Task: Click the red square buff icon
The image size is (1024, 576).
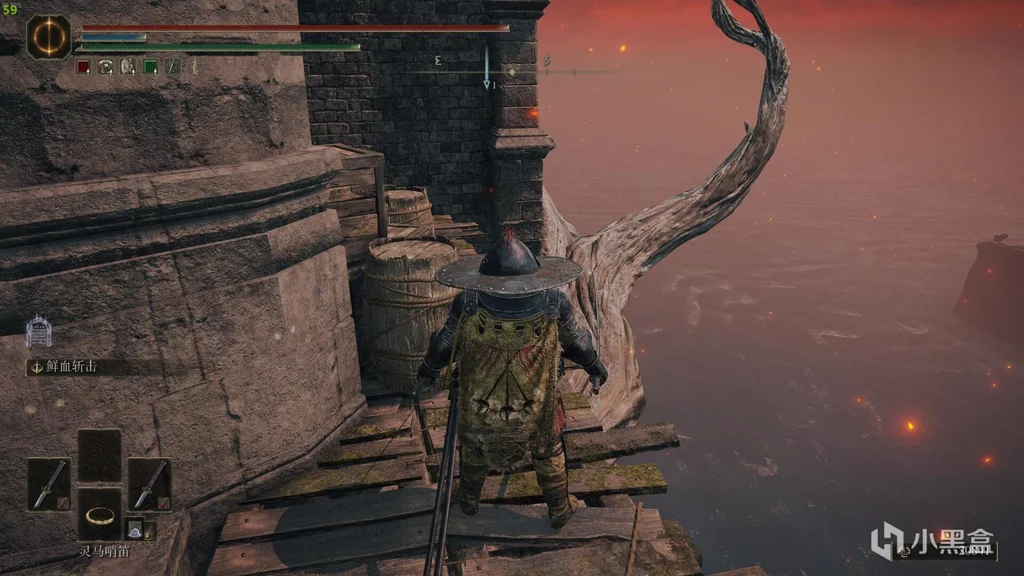Action: (84, 67)
